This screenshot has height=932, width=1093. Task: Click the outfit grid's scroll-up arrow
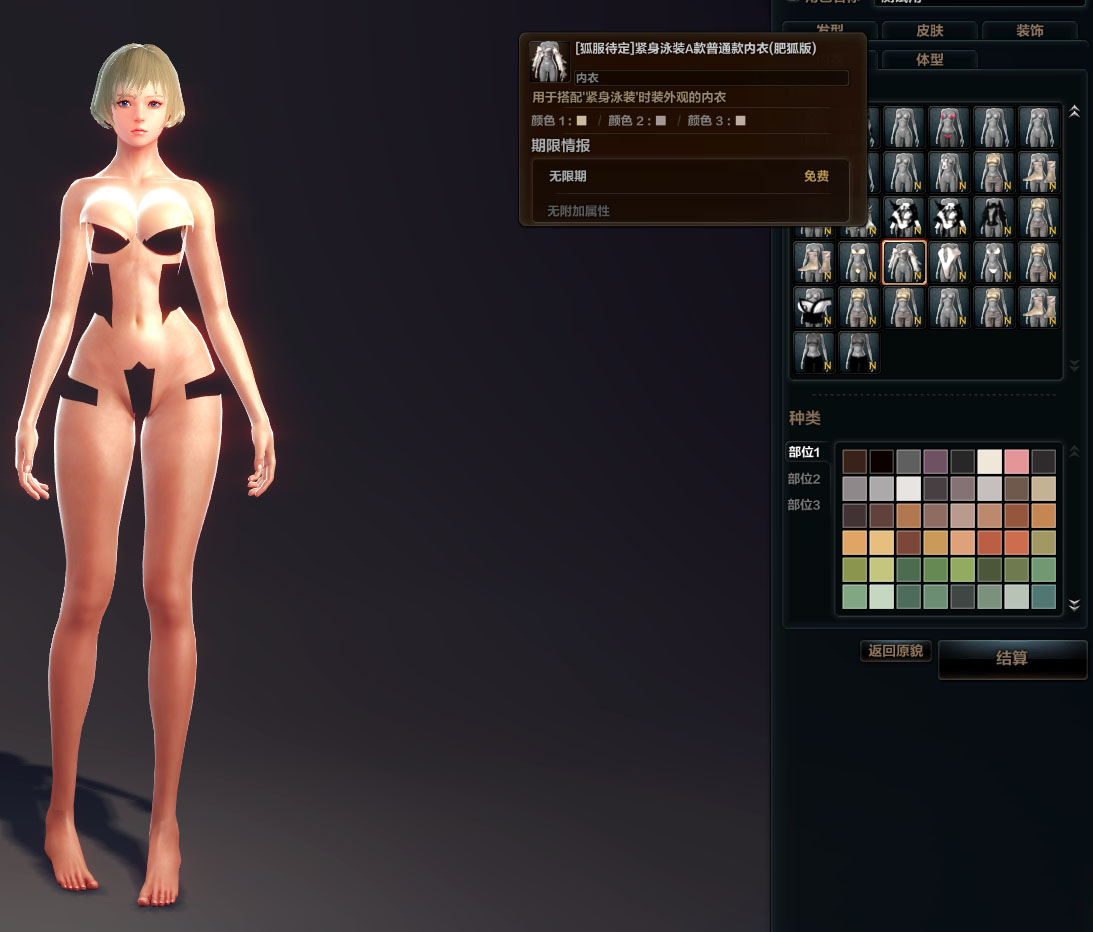pos(1074,112)
